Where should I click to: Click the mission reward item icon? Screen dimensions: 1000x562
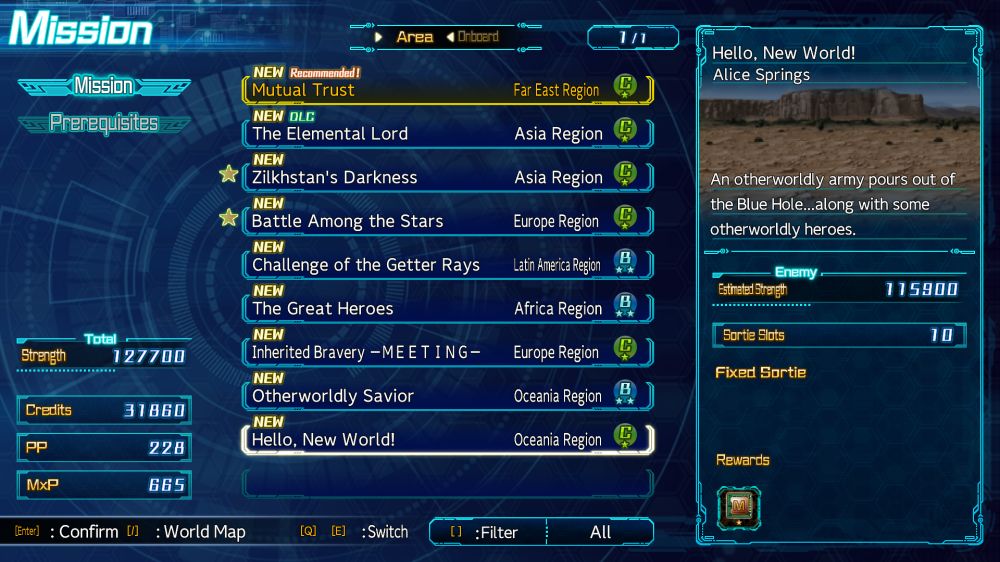[738, 508]
